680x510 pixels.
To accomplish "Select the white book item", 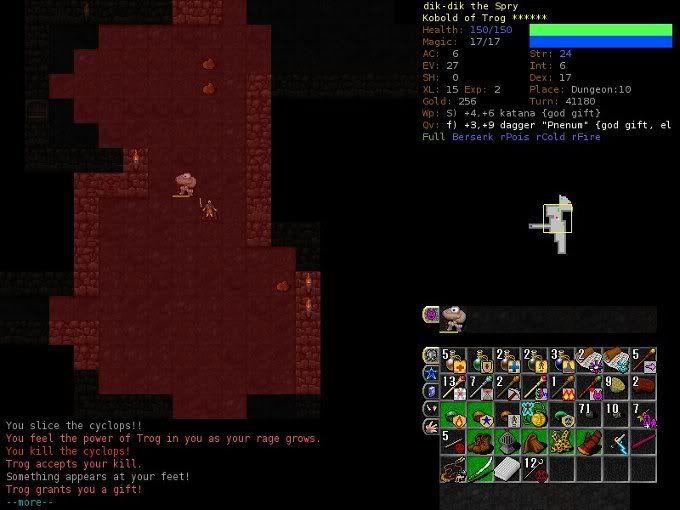I will click(x=507, y=469).
